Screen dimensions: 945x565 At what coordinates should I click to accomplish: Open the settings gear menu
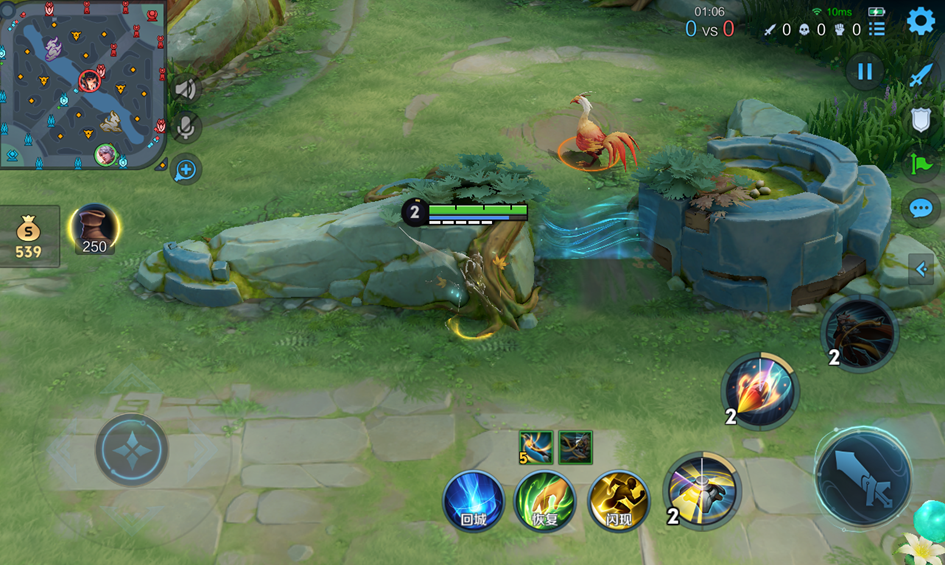click(920, 21)
